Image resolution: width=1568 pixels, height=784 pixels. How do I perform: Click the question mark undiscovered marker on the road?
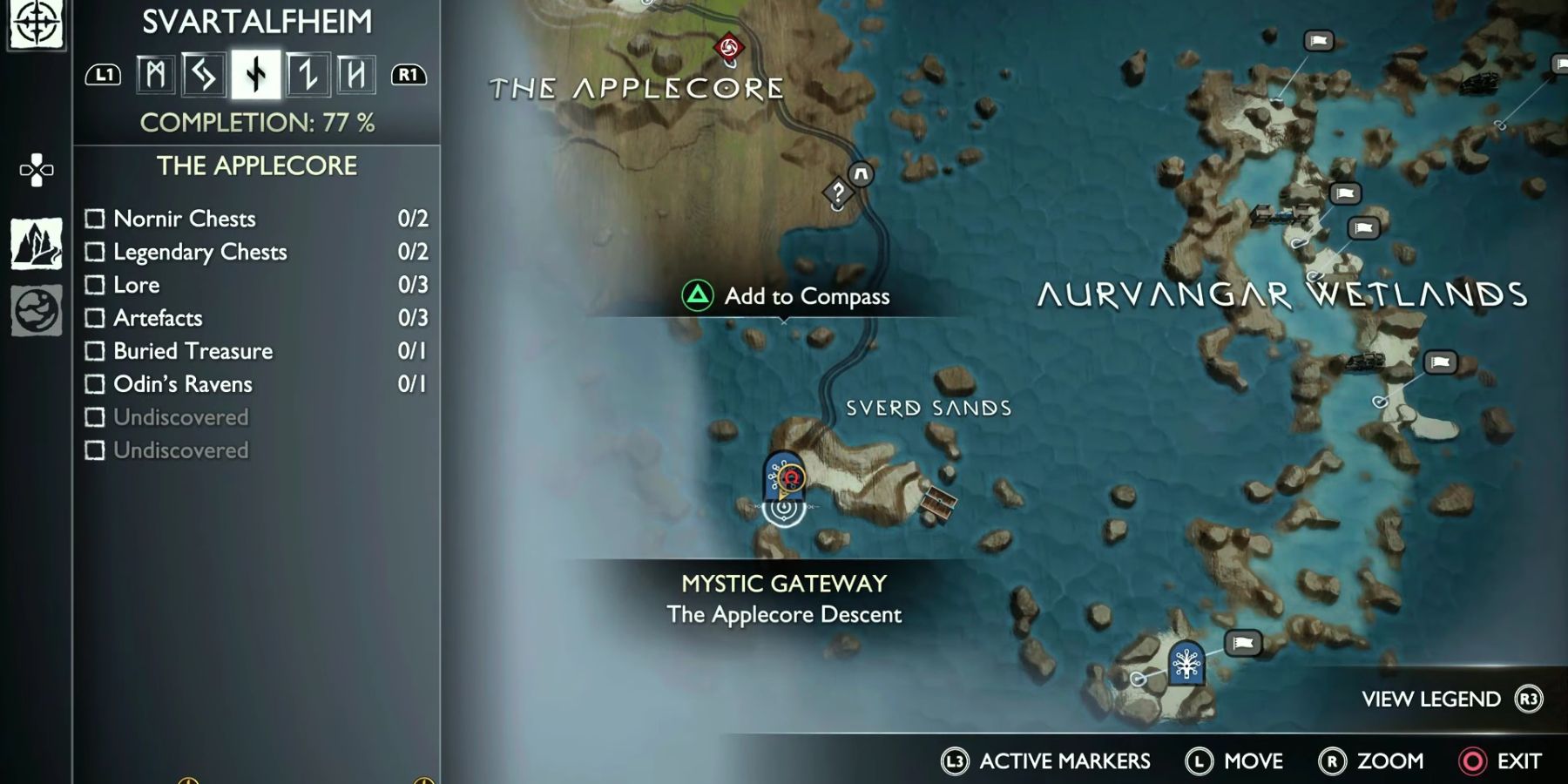tap(837, 192)
